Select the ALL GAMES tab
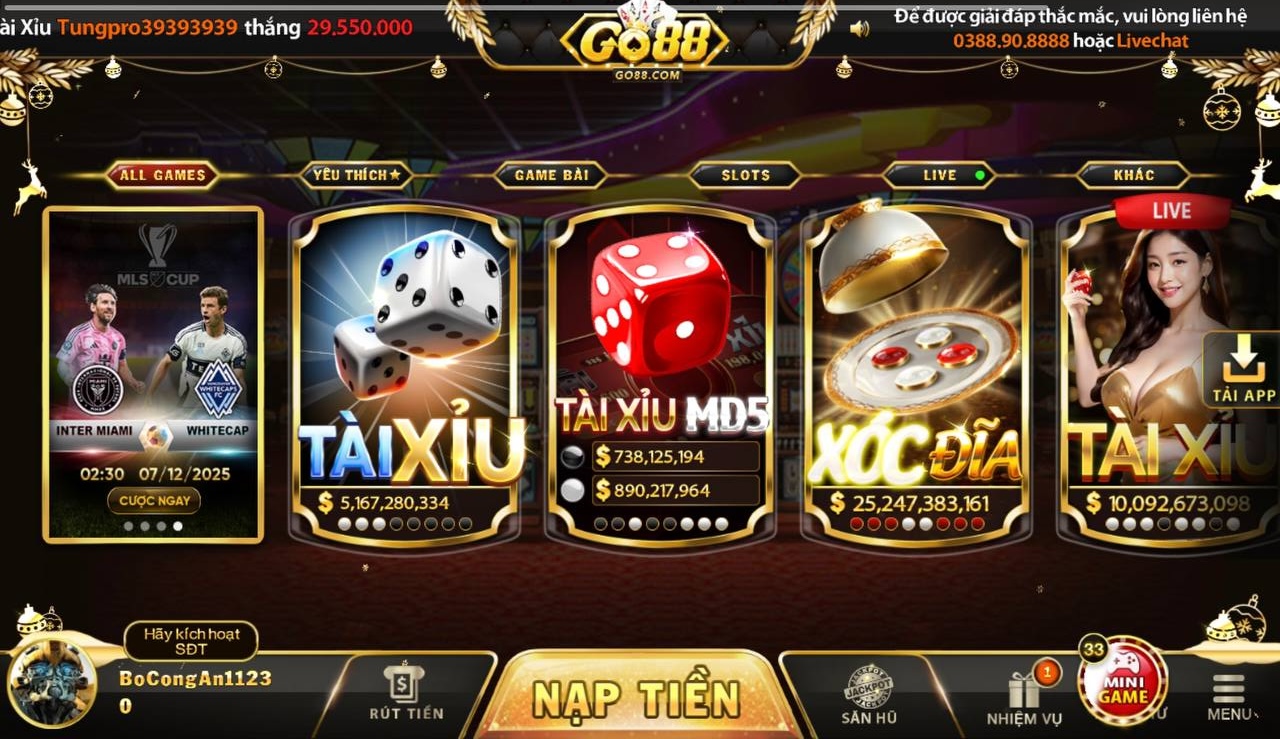This screenshot has width=1280, height=739. 162,174
